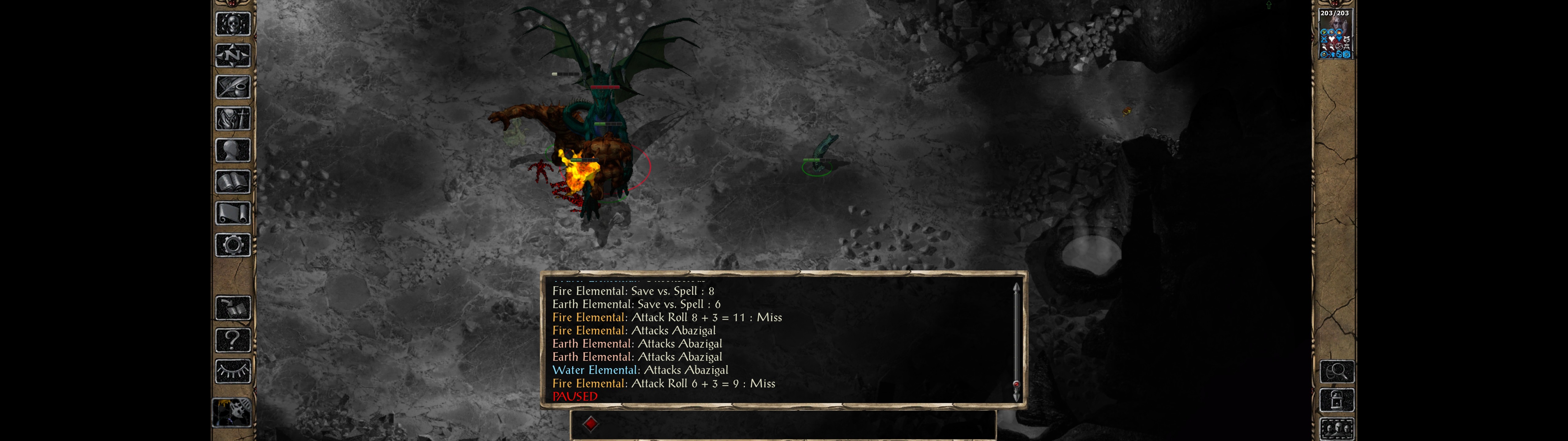
Task: Open the journal quill icon
Action: click(232, 87)
